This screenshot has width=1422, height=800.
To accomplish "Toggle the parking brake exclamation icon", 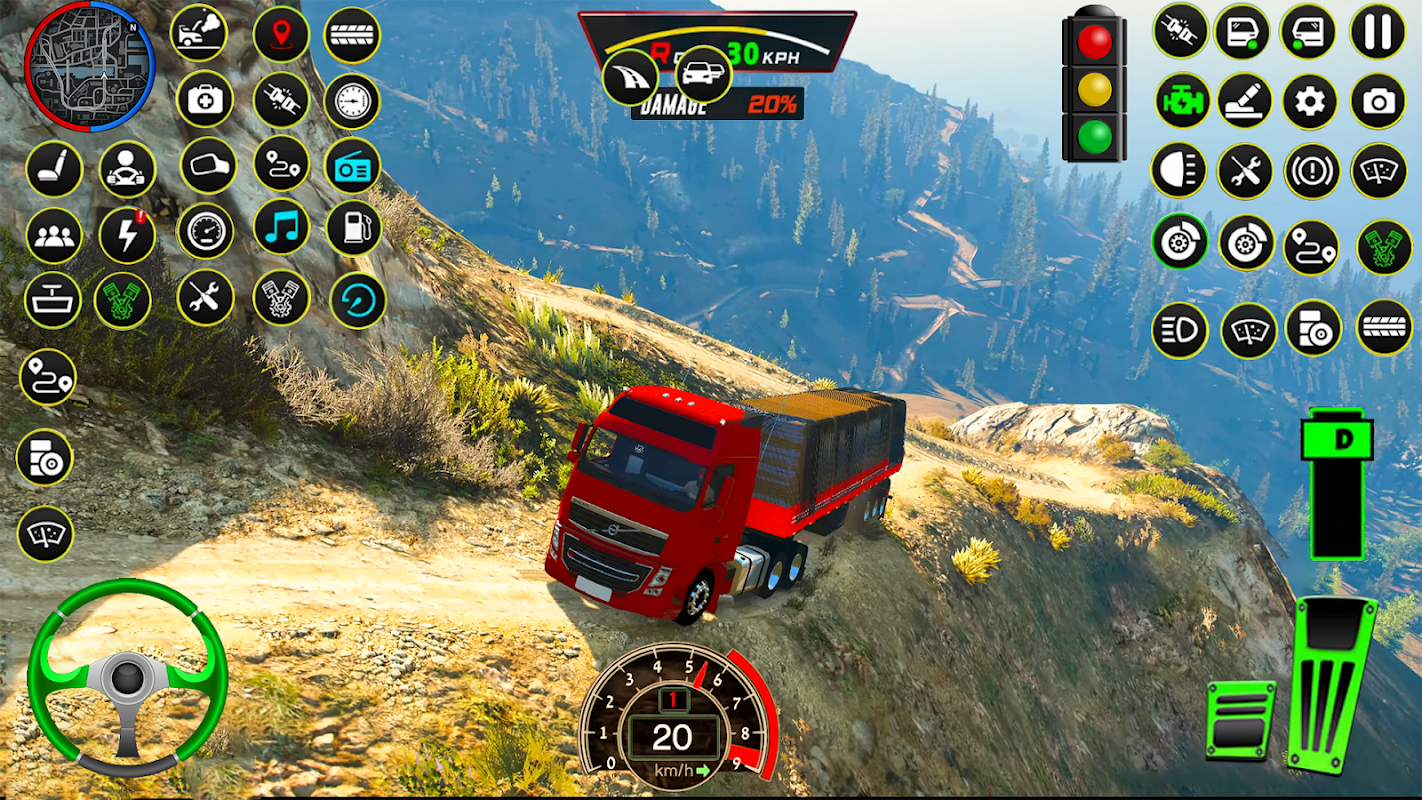I will (x=1311, y=171).
